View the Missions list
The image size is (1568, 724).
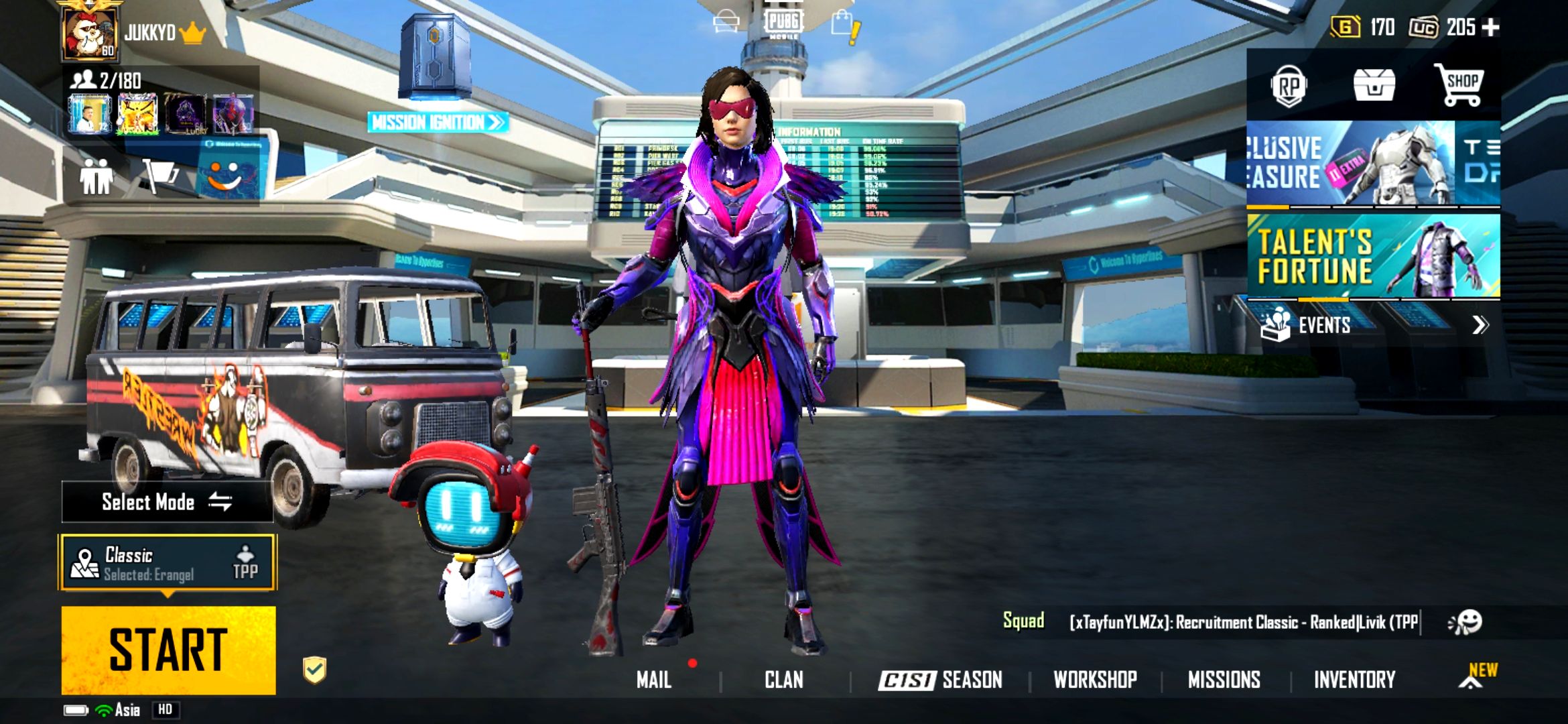pos(1224,680)
